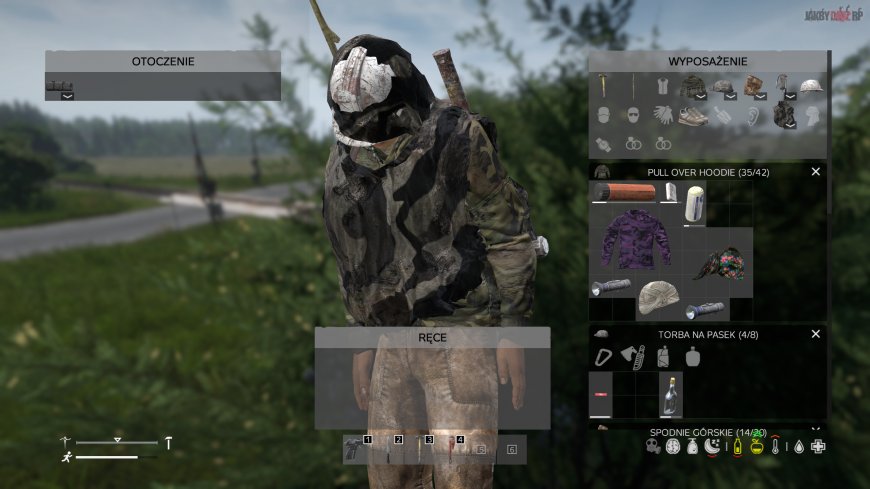Expand the item in the Otoczenie panel
The width and height of the screenshot is (870, 489).
67,96
